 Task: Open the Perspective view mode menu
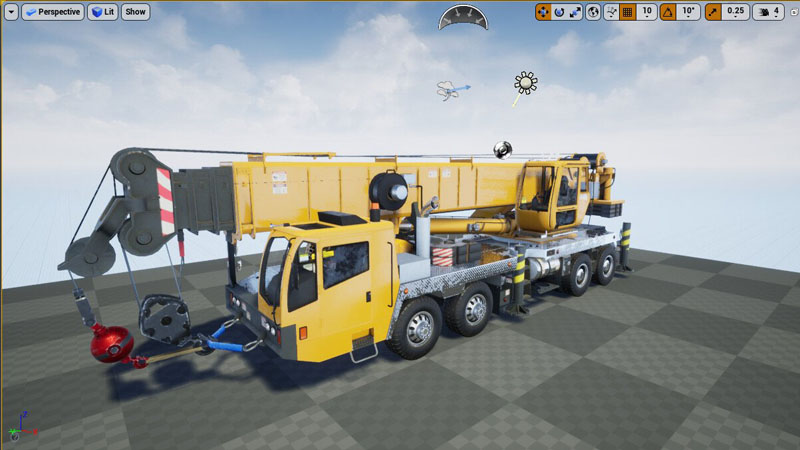(51, 12)
